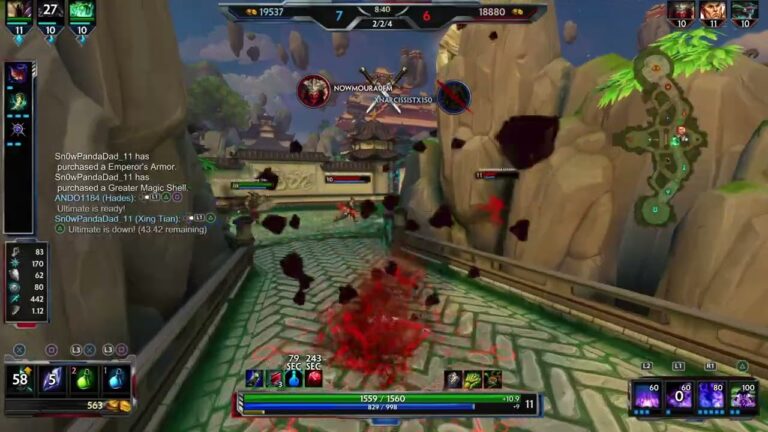Select the top icon in the left sidebar
This screenshot has height=432, width=768.
coord(19,73)
